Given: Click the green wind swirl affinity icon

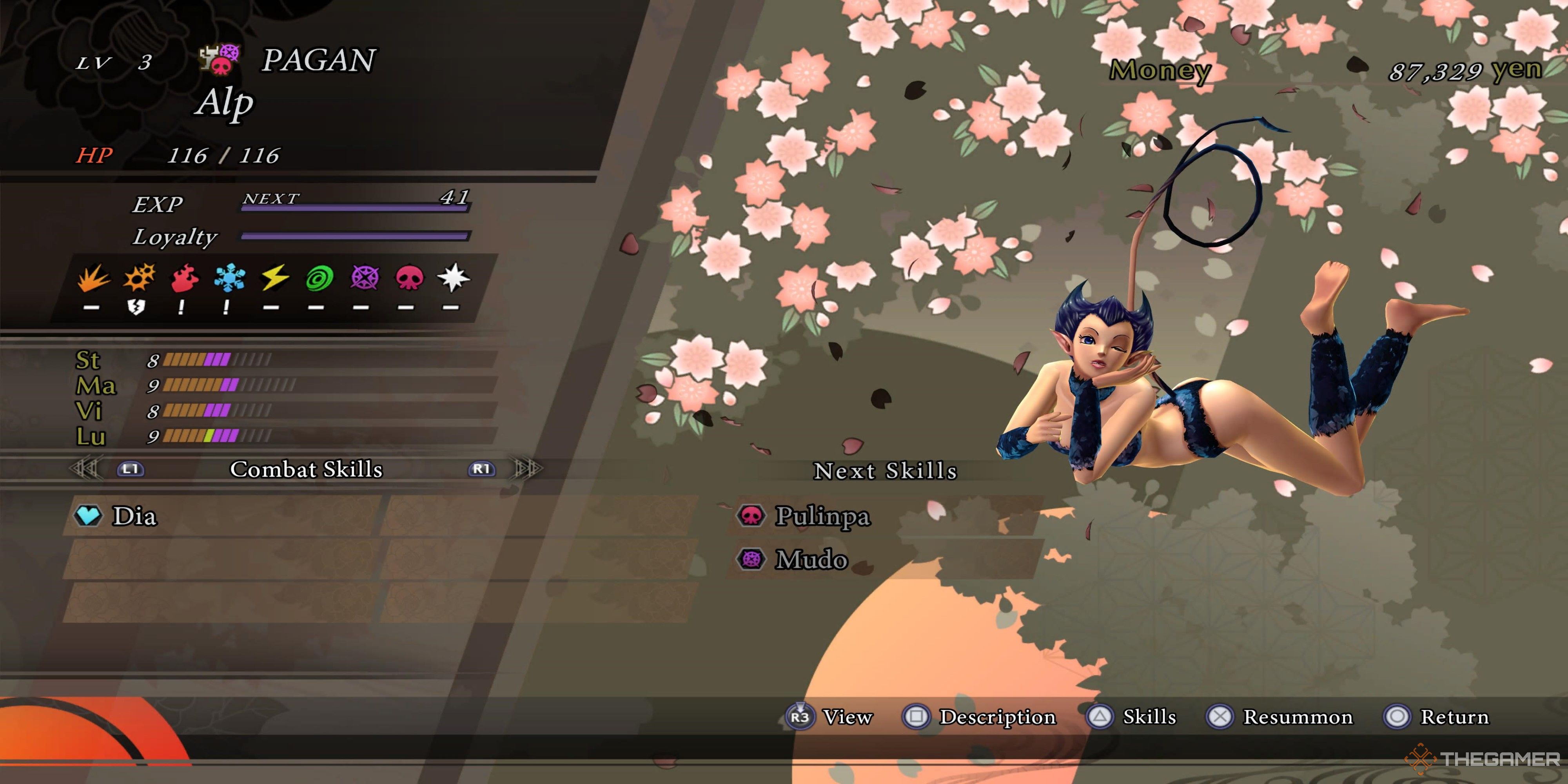Looking at the screenshot, I should pos(319,279).
